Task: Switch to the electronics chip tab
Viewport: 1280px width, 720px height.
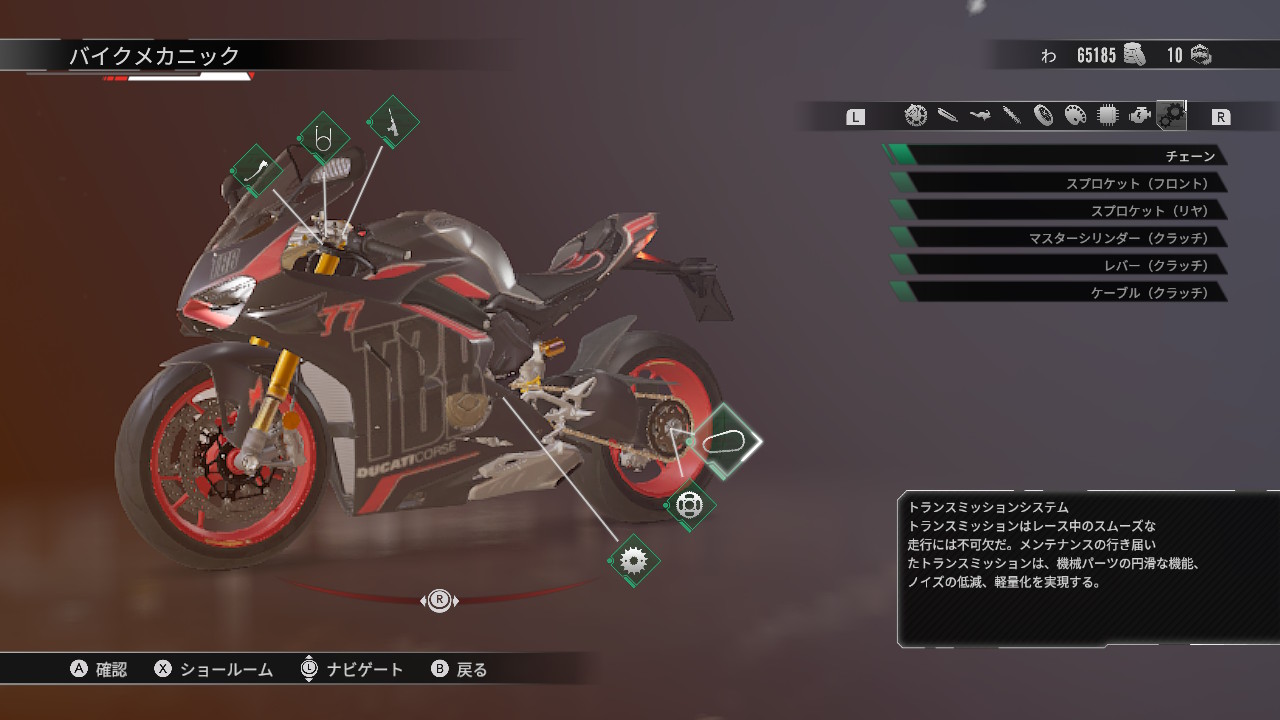Action: (1107, 116)
